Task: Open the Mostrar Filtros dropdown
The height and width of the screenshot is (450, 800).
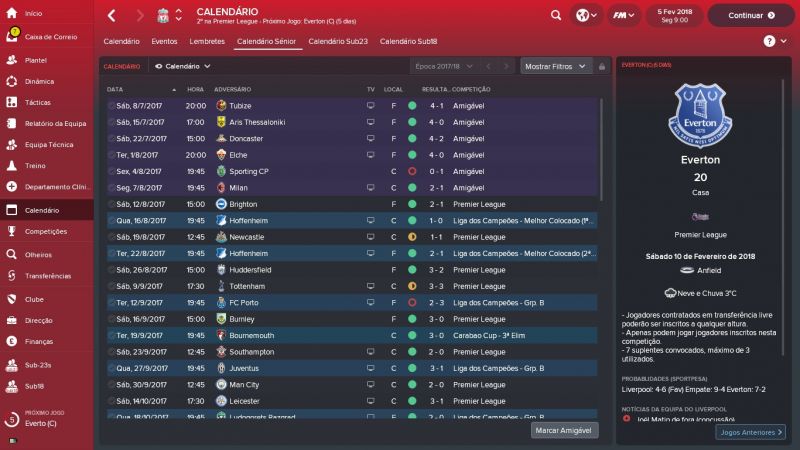Action: (553, 66)
